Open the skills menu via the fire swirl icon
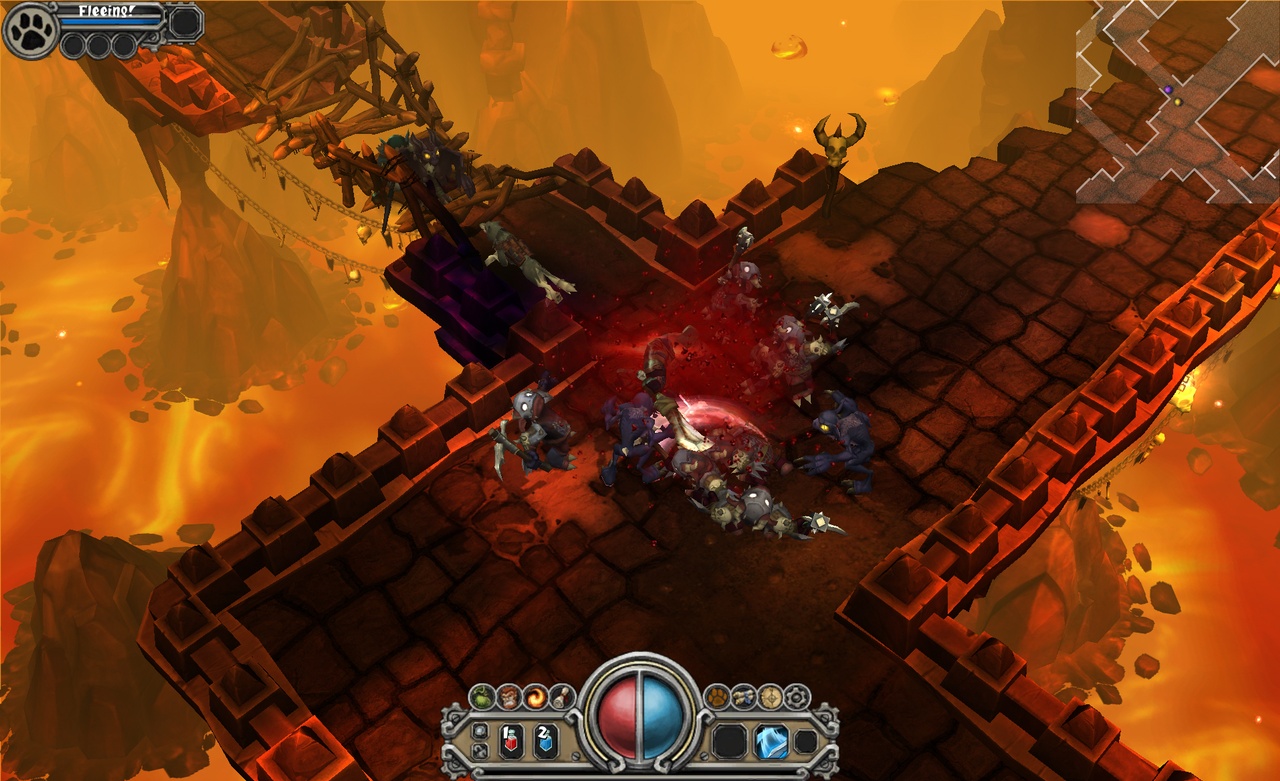Viewport: 1280px width, 781px height. pyautogui.click(x=534, y=697)
